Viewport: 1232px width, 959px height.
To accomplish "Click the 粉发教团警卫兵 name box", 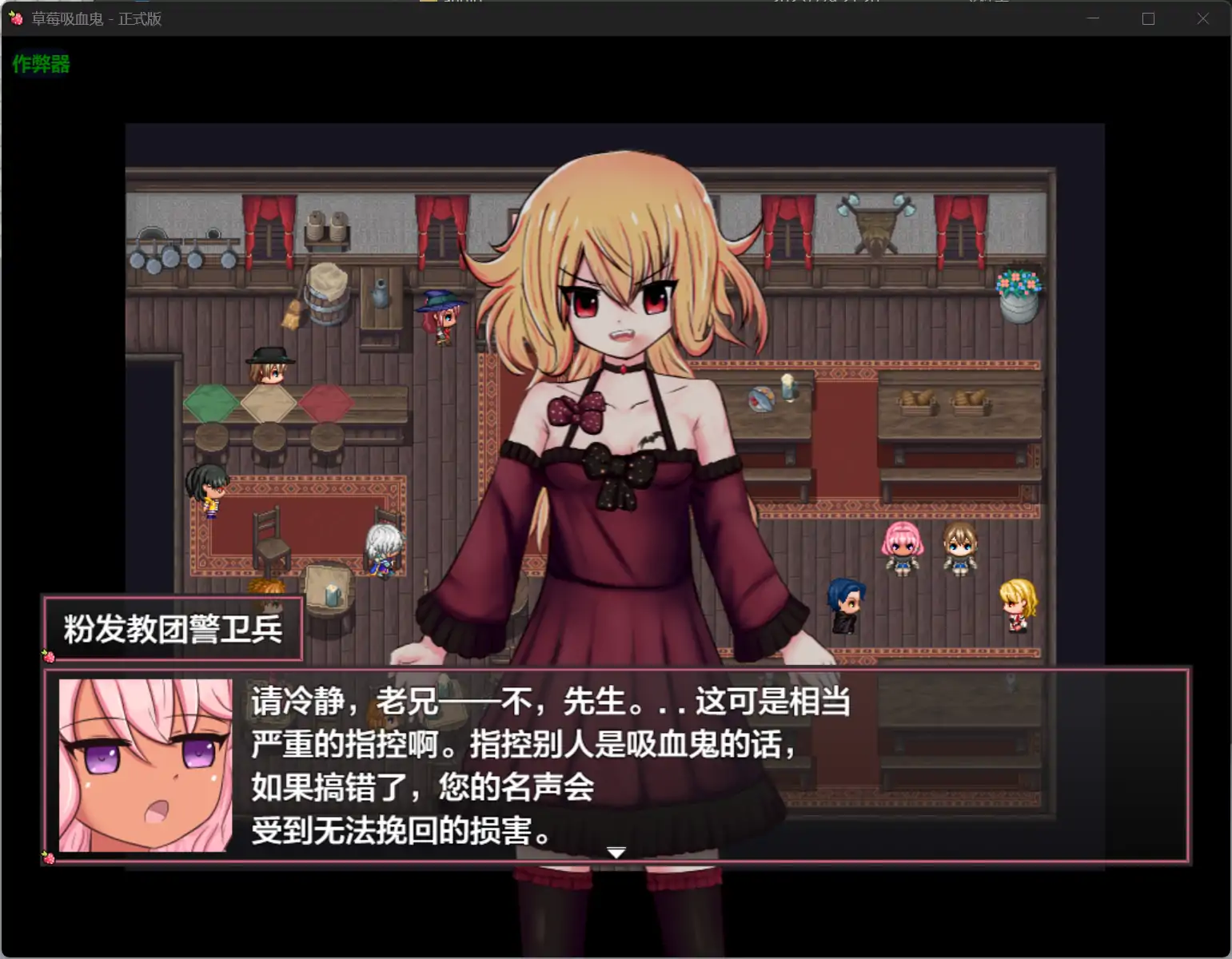I will 172,631.
